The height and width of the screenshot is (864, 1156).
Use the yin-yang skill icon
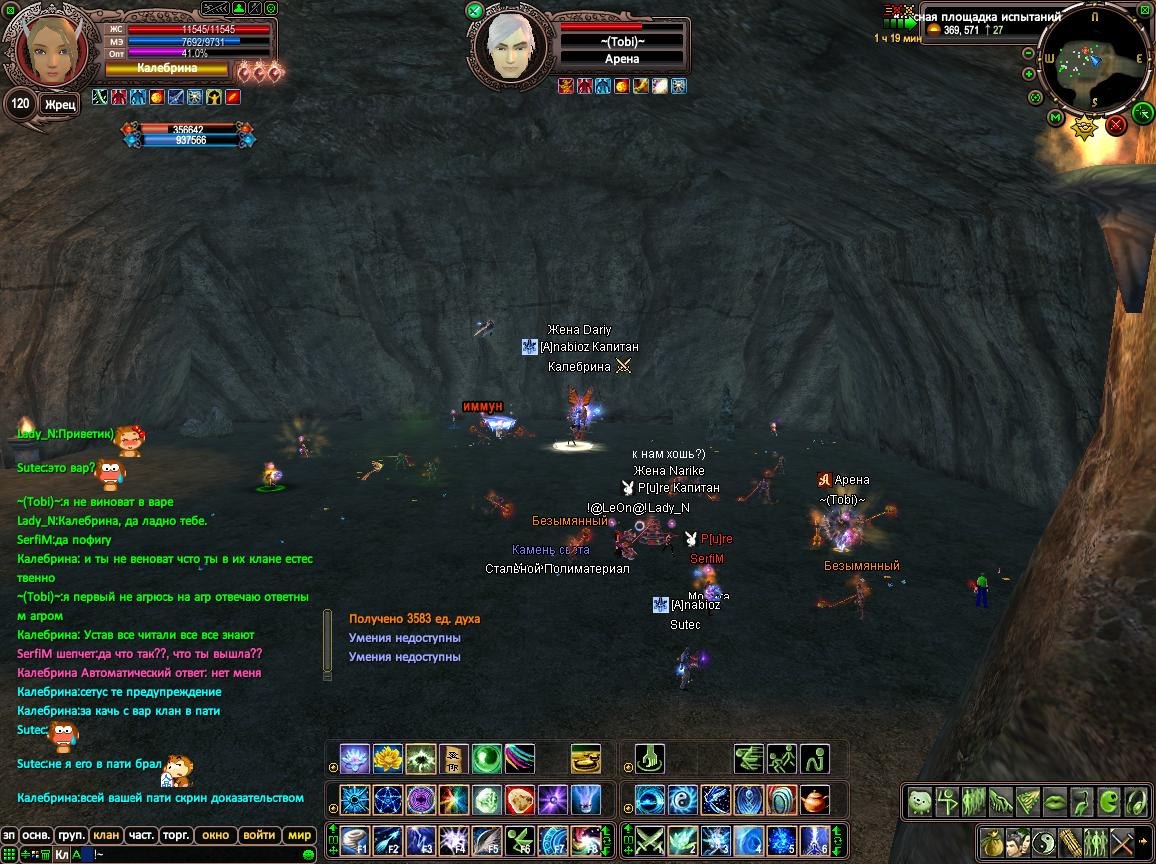point(683,800)
